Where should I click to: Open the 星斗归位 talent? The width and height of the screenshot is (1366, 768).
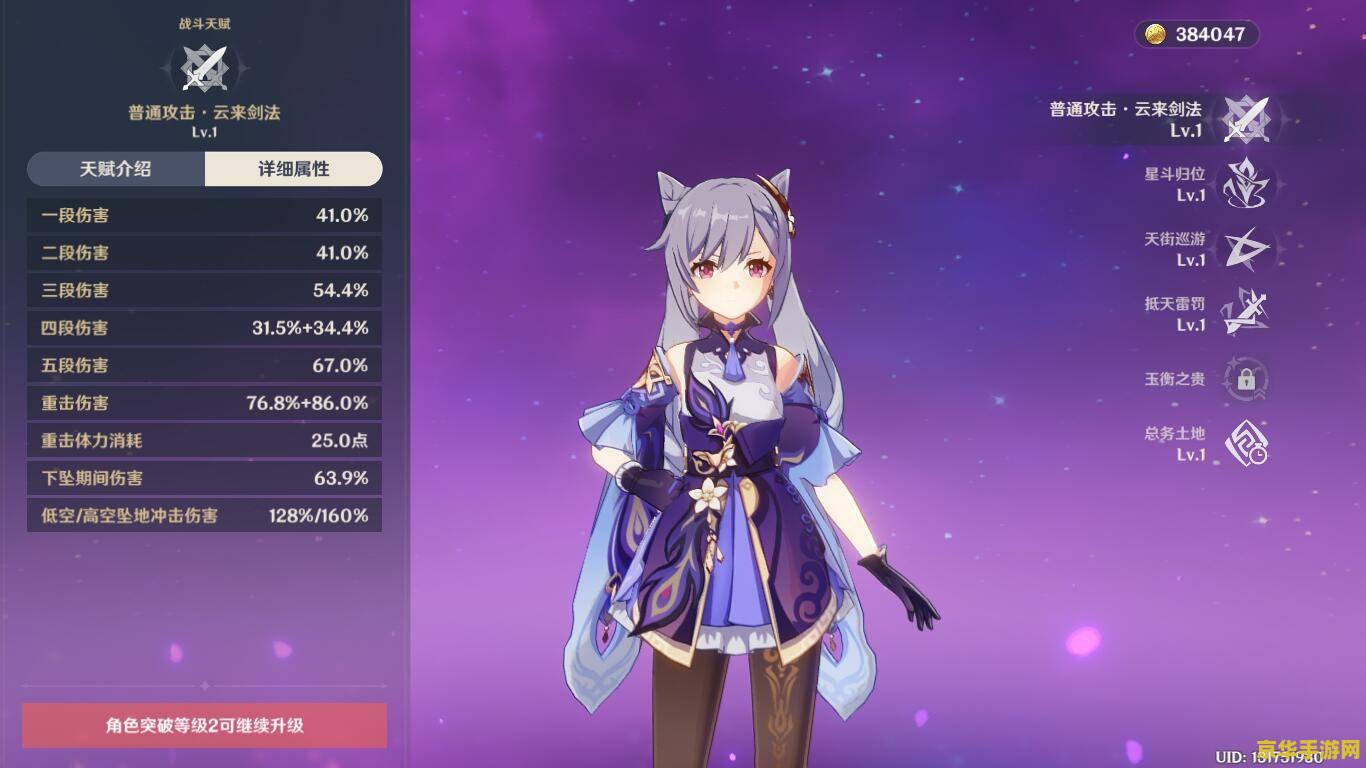pyautogui.click(x=1246, y=184)
